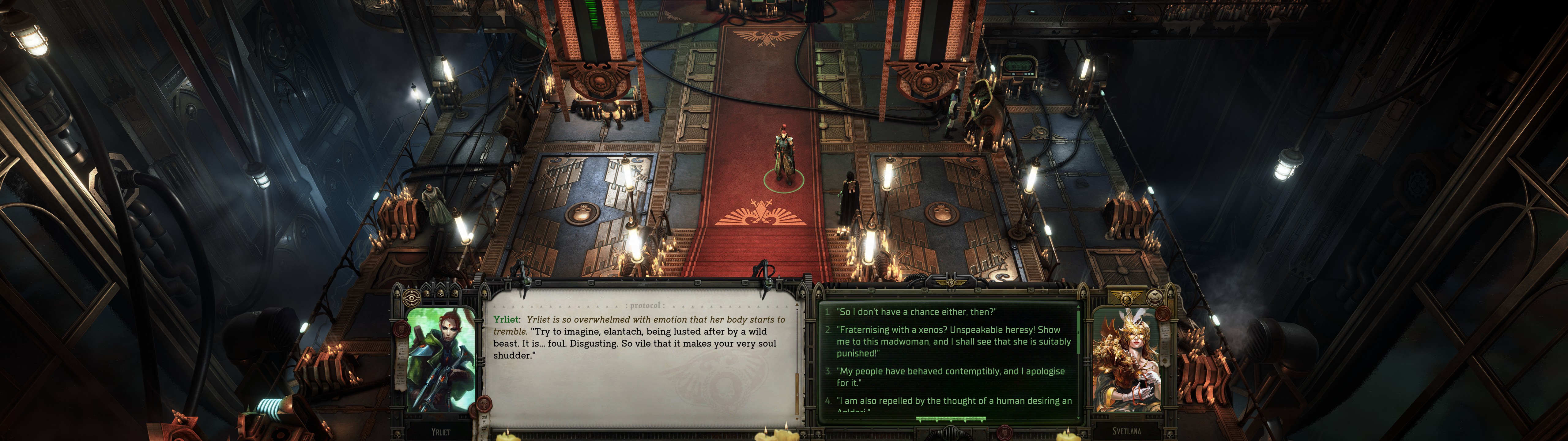Click the round eagle seal beside Svetlana's portrait
Screen dimensions: 1568x441
click(x=1155, y=299)
